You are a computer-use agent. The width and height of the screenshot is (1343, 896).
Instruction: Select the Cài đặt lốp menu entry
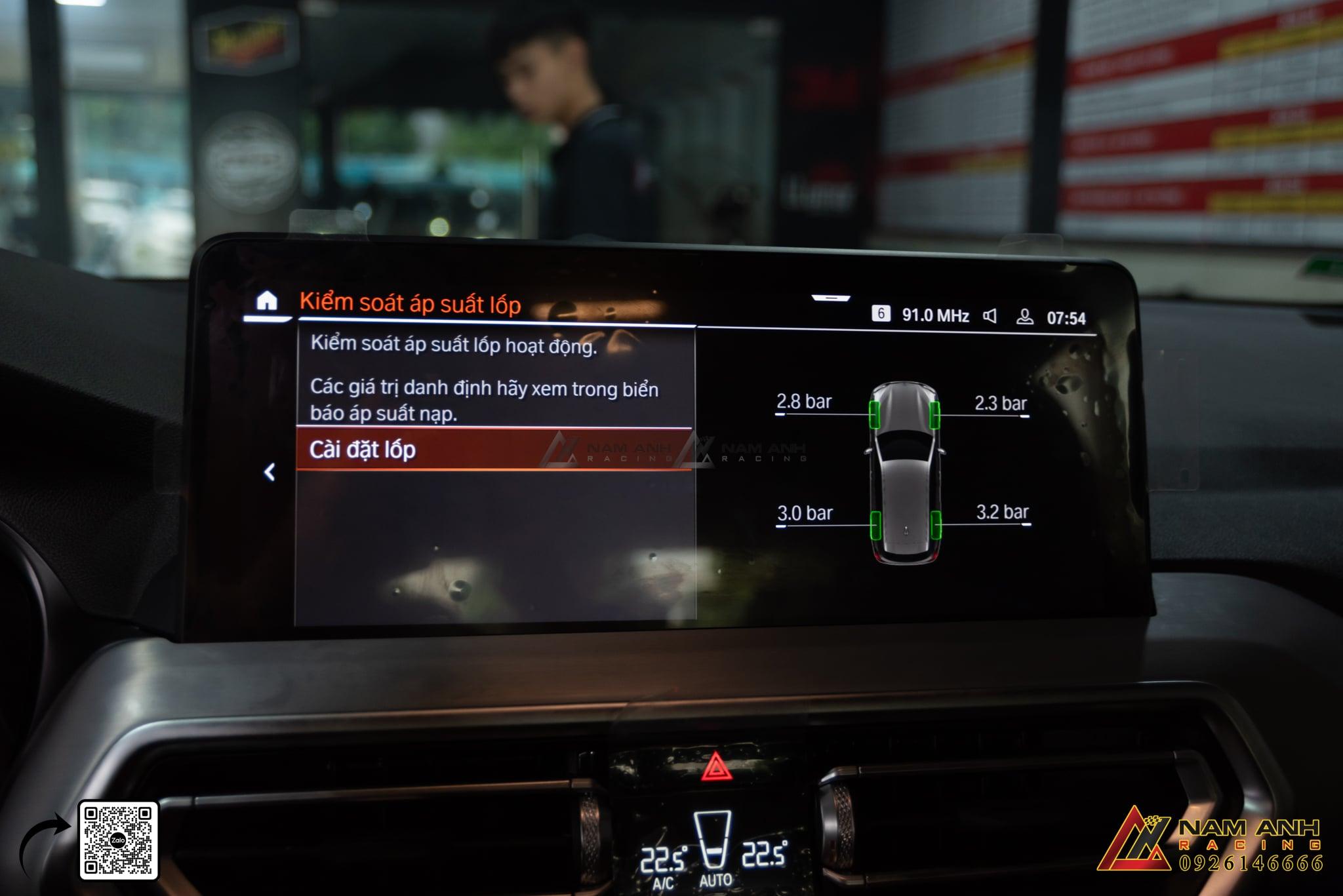pos(493,450)
